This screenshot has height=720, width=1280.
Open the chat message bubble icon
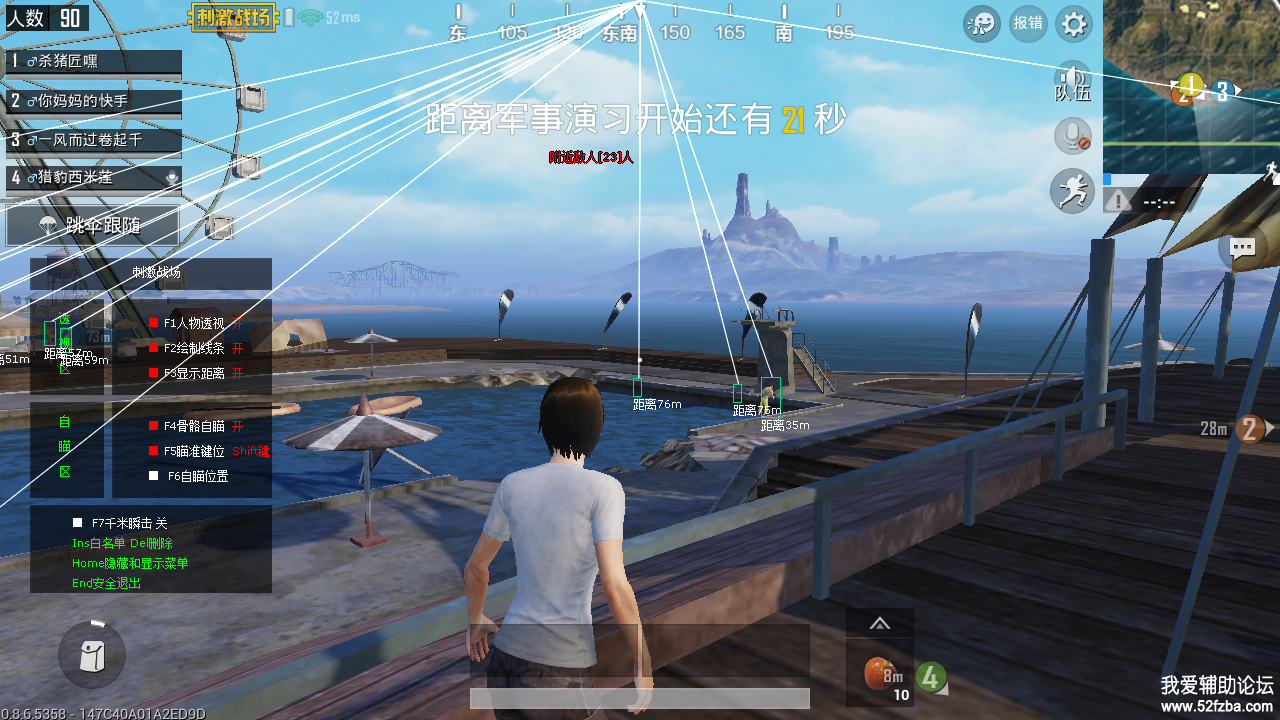pos(1242,248)
